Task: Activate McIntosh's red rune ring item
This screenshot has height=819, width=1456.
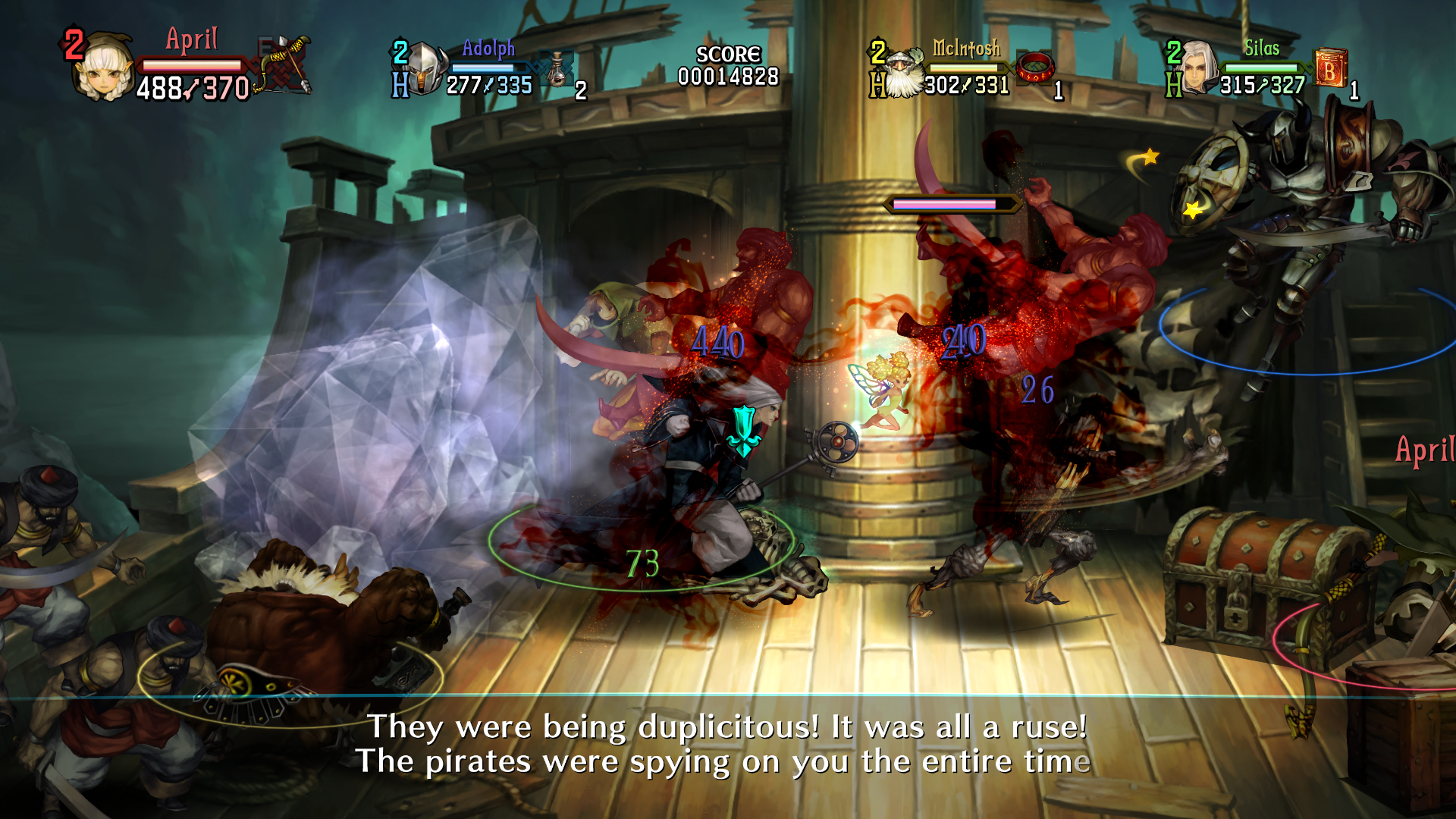Action: (1034, 68)
